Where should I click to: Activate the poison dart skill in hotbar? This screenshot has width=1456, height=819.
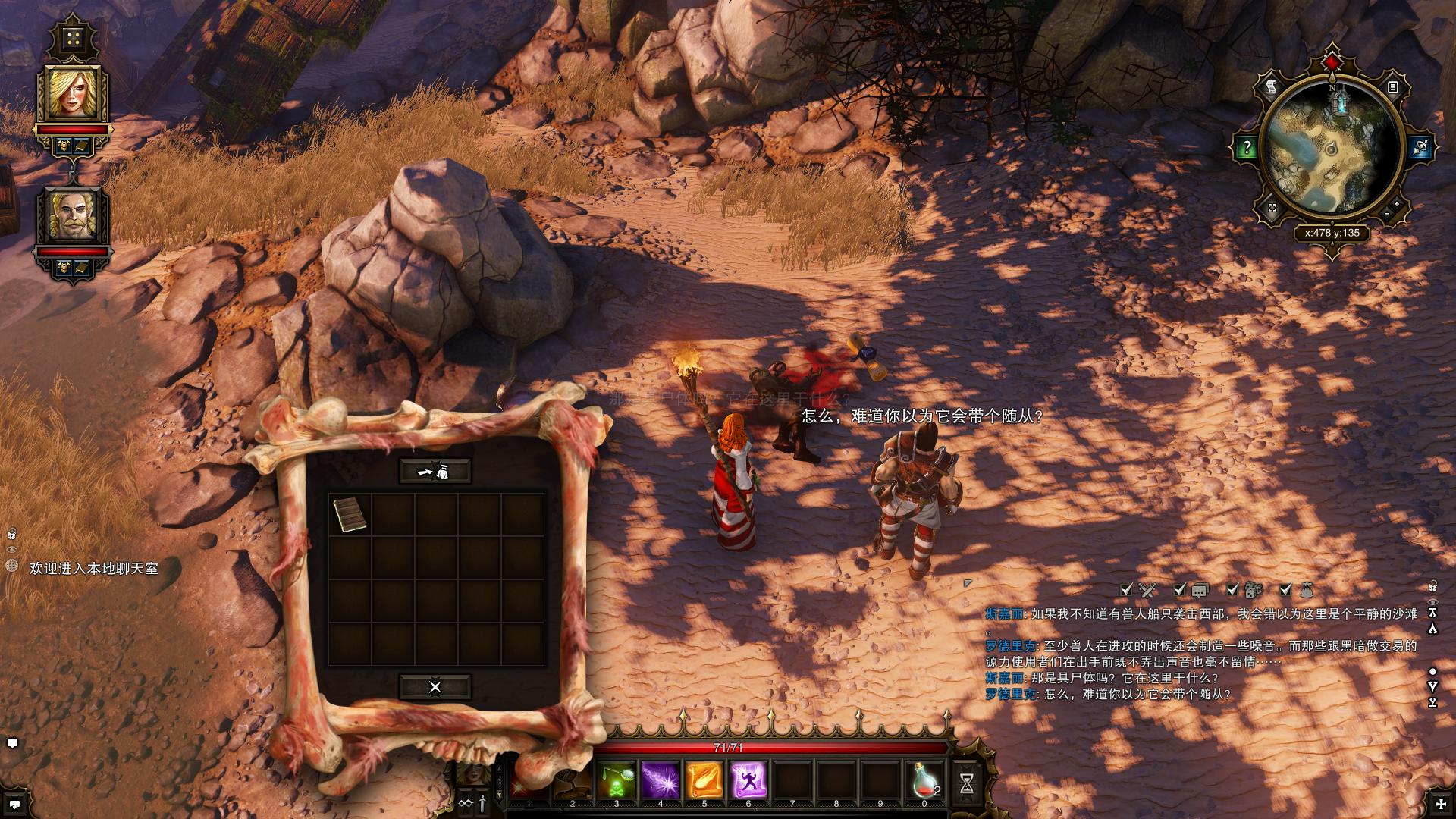click(x=616, y=781)
